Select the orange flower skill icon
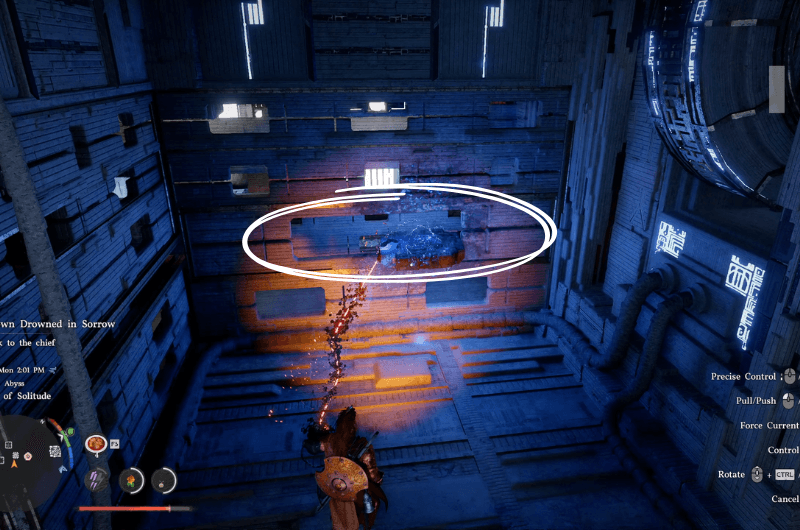800x530 pixels. click(130, 480)
